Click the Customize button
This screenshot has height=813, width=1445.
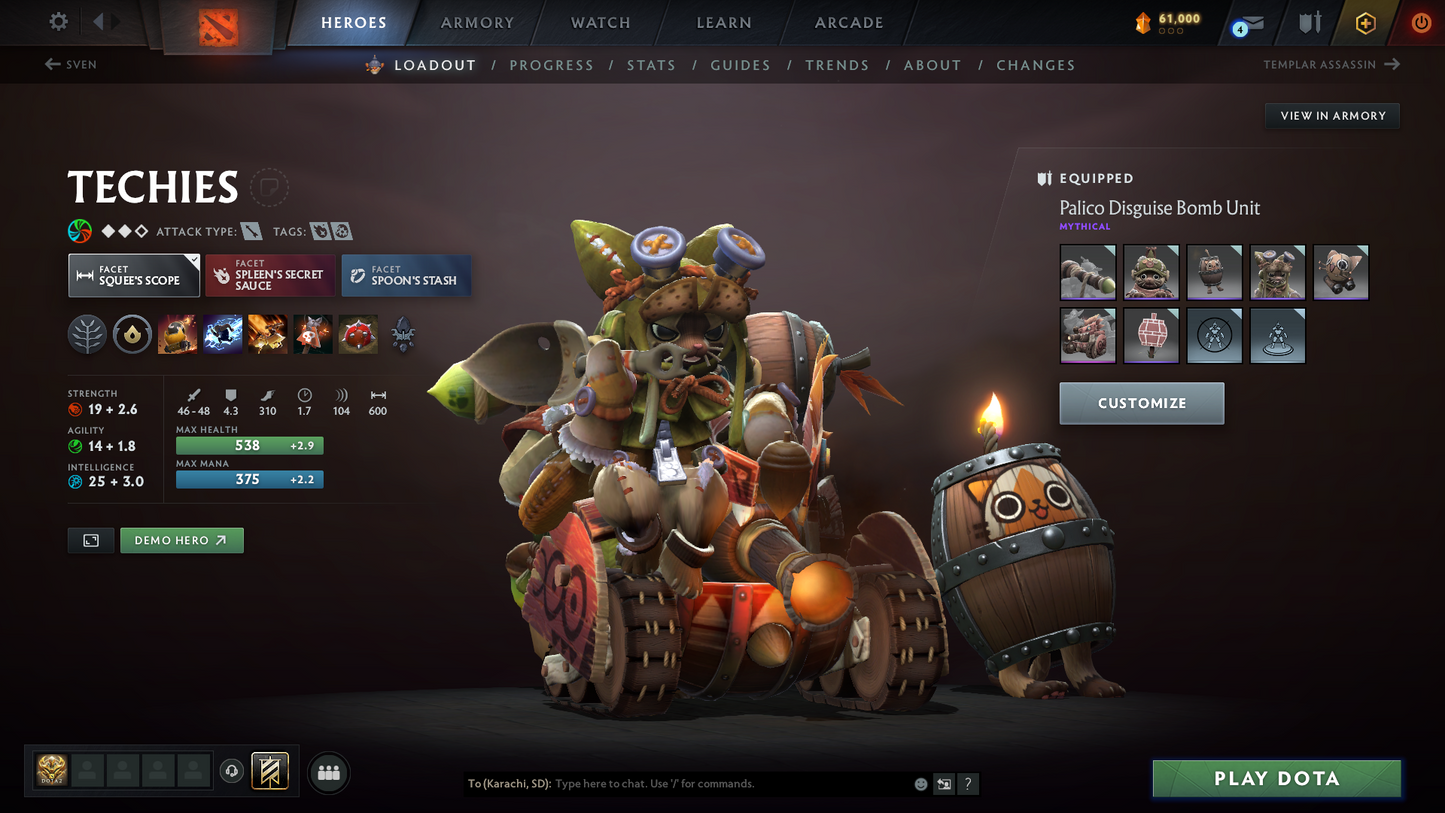point(1141,403)
